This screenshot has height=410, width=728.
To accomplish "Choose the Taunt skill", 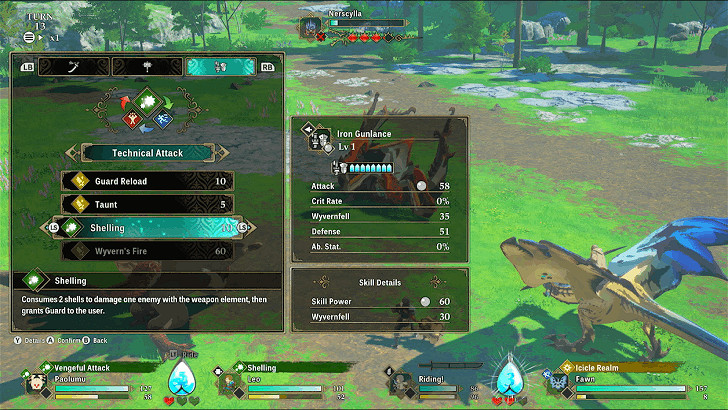I will coord(148,204).
